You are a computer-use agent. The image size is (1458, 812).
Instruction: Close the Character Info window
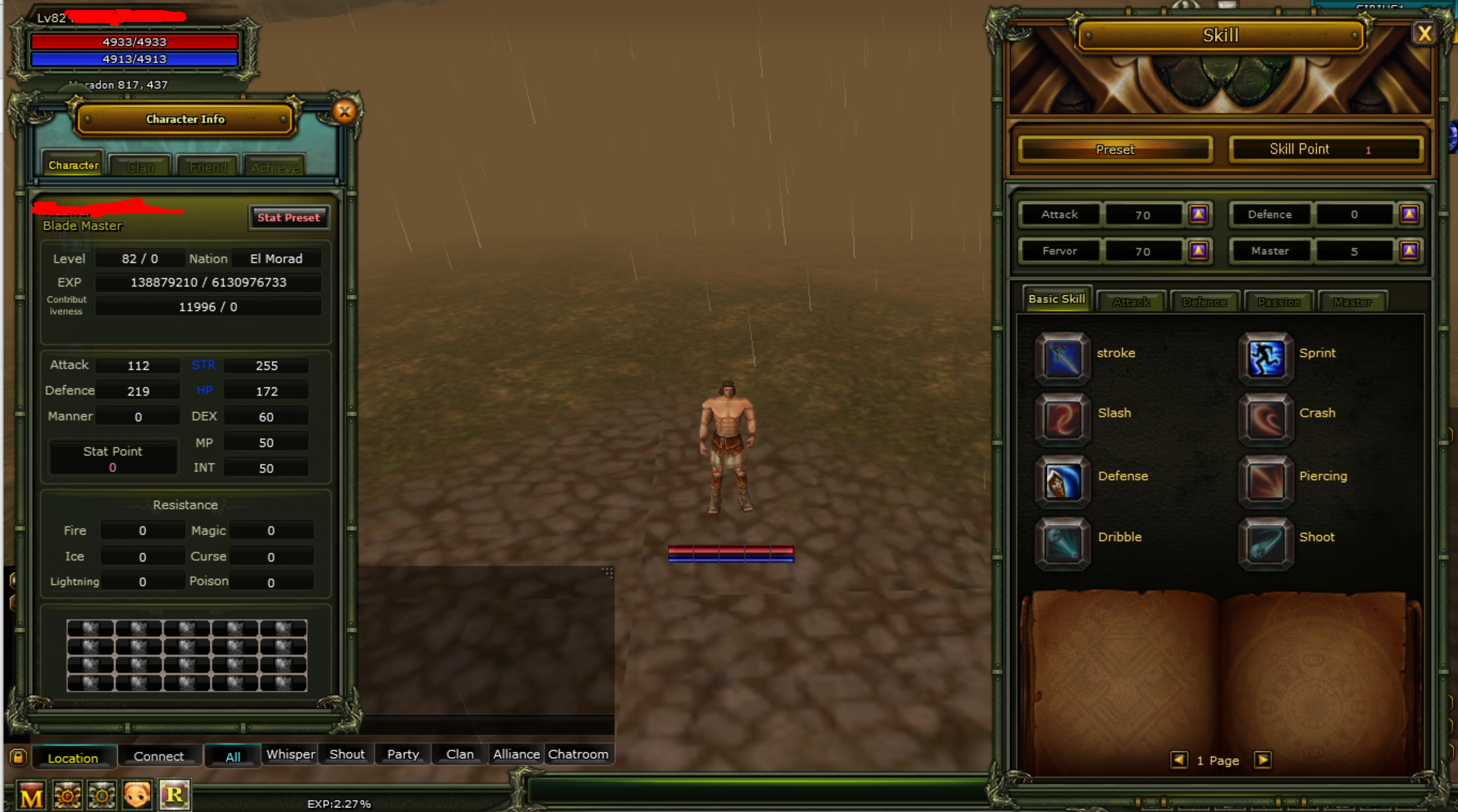344,112
